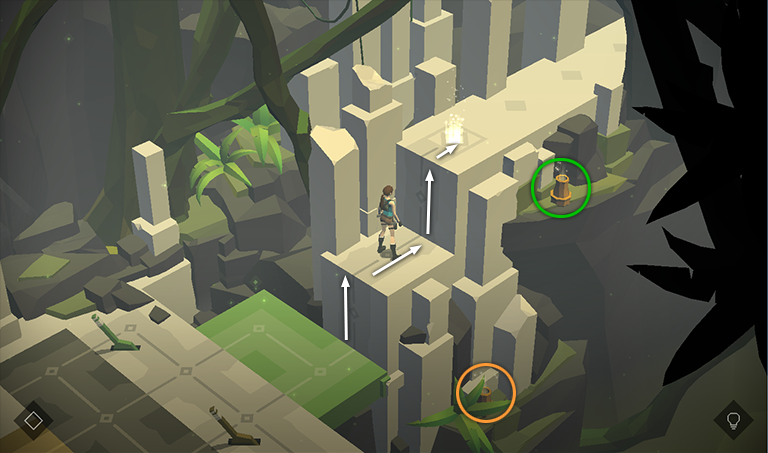768x453 pixels.
Task: Open the diamond pause menu button
Action: point(33,420)
